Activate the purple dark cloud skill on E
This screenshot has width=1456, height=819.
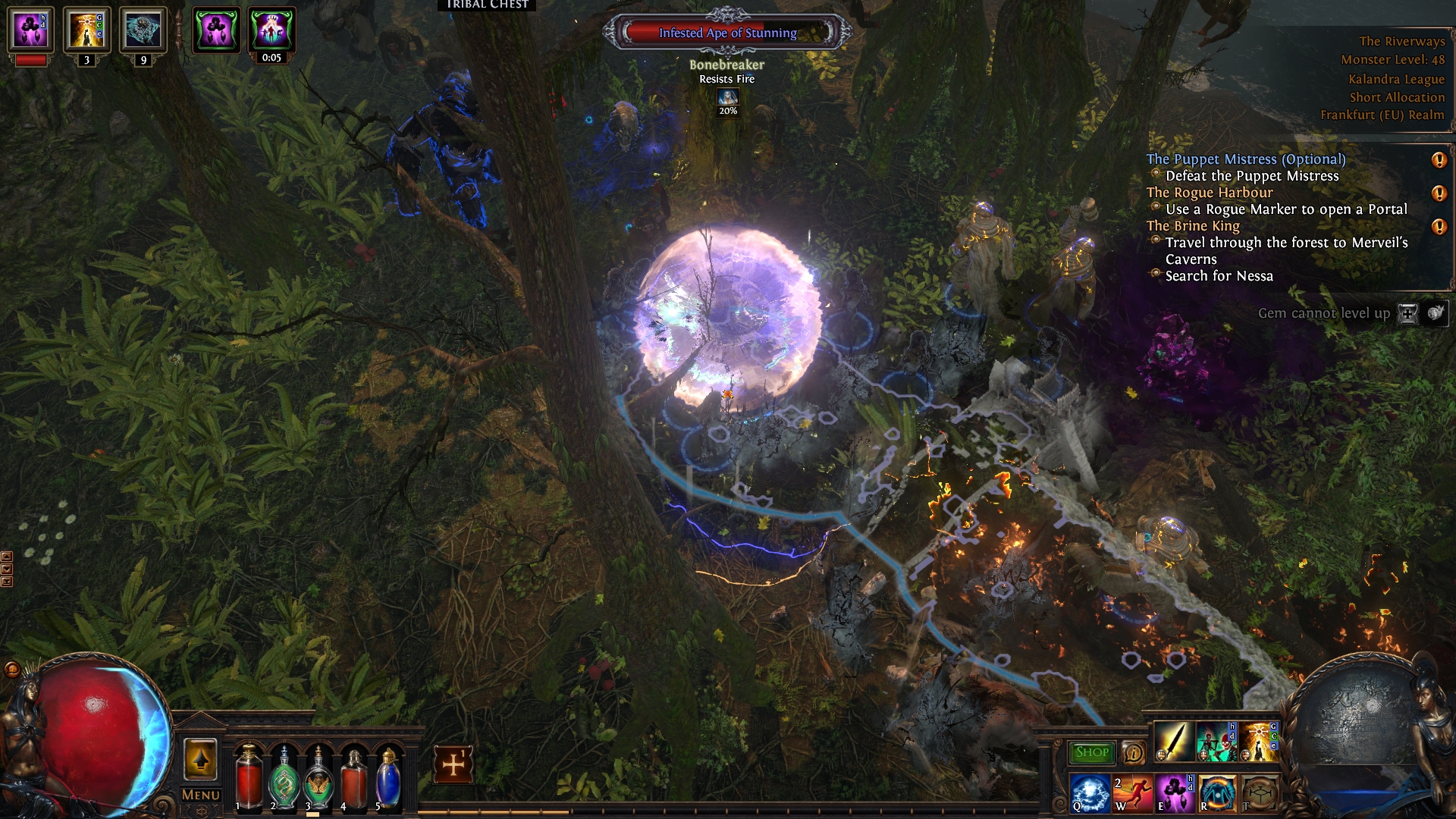(1174, 793)
